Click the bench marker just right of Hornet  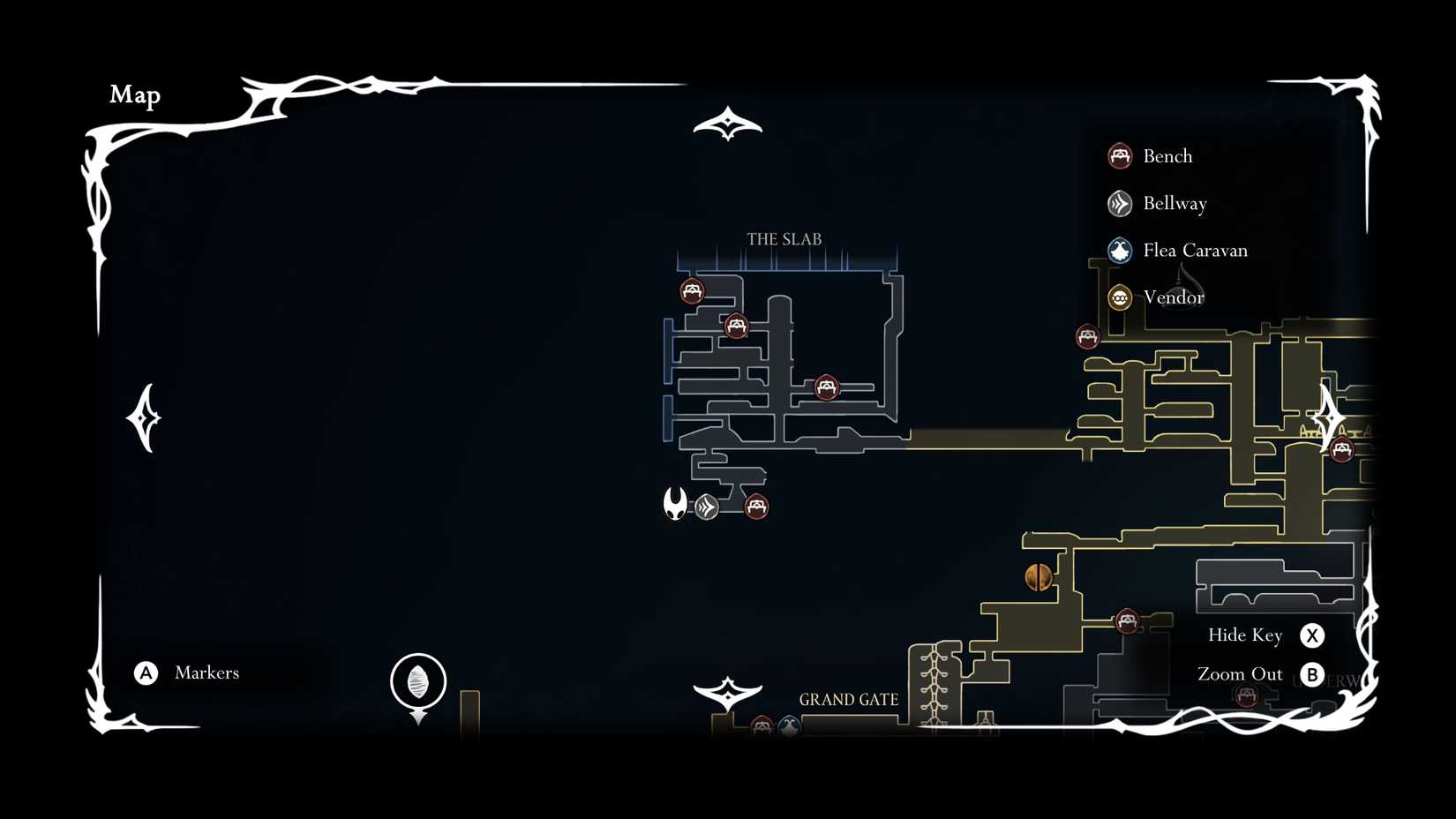tap(755, 507)
